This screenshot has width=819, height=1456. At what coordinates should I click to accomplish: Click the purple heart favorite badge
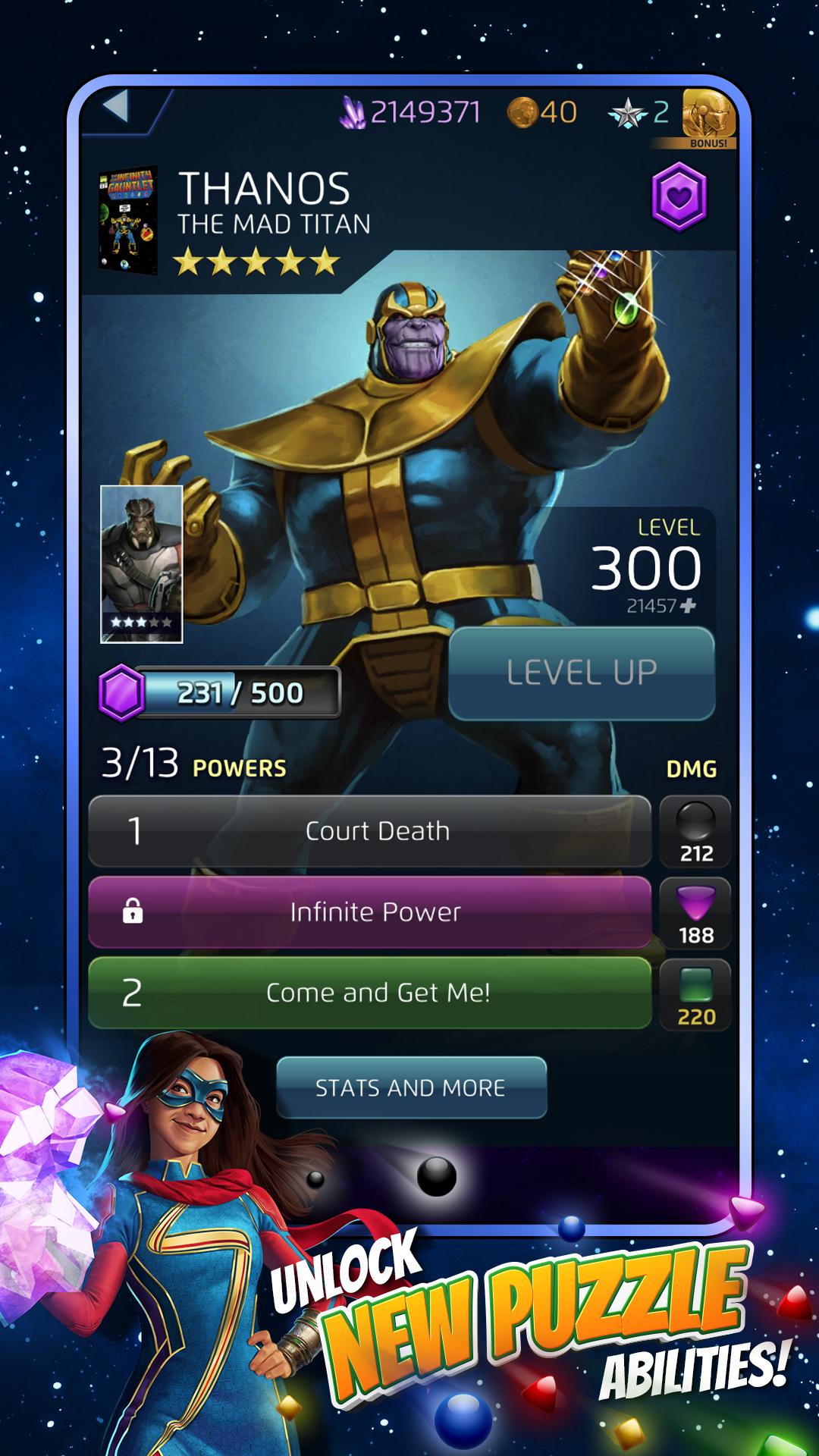[679, 196]
